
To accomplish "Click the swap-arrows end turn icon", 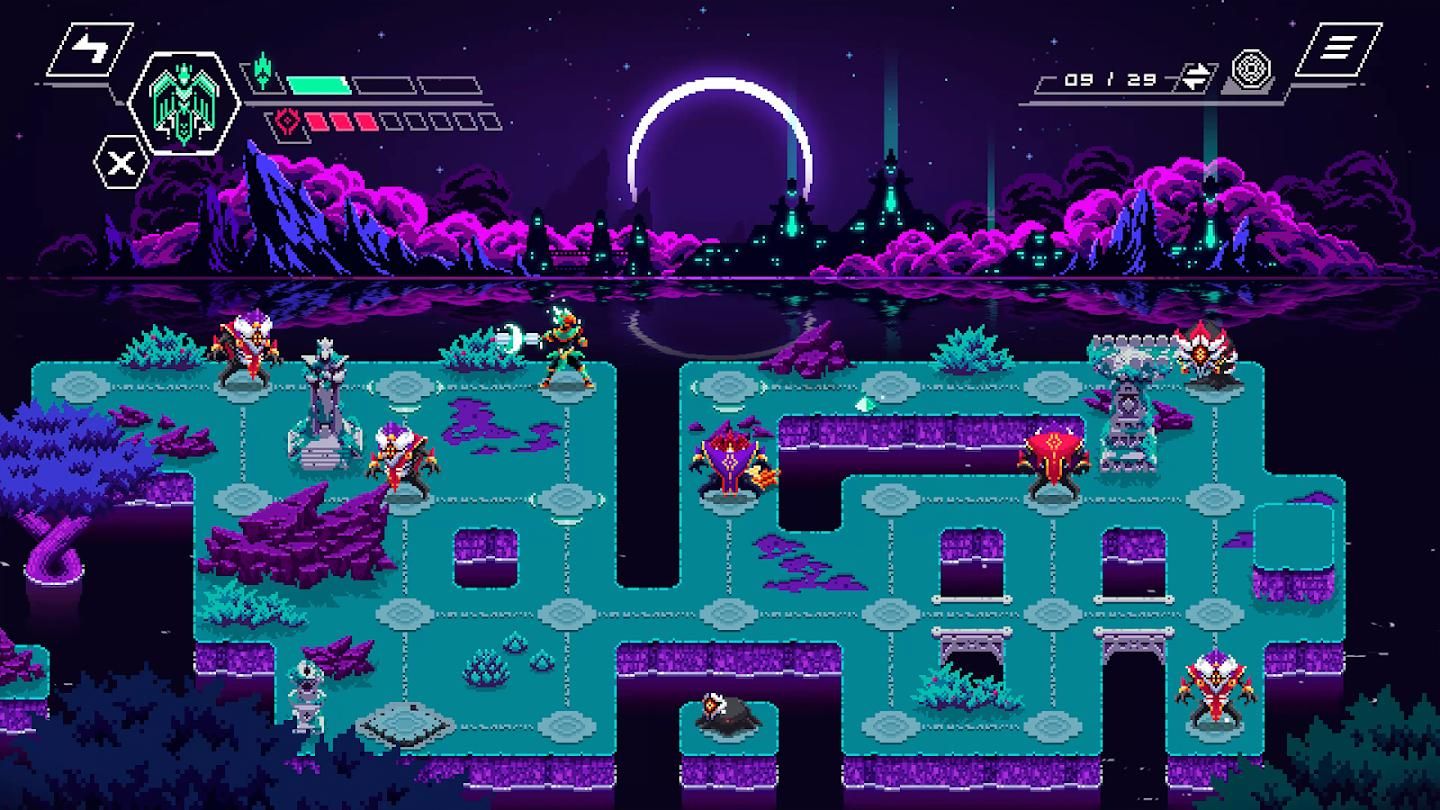I will [x=1196, y=75].
